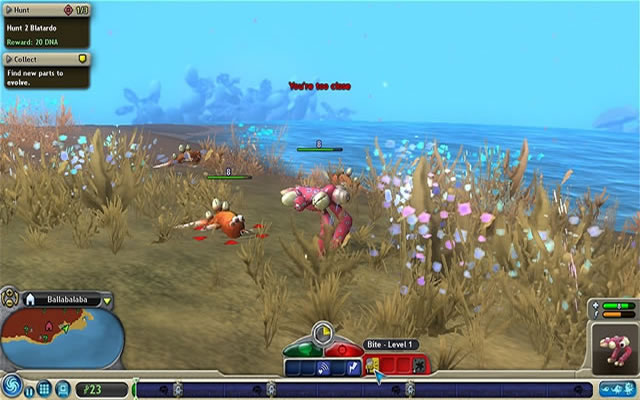Switch to the green social stance
The width and height of the screenshot is (640, 400).
point(302,350)
